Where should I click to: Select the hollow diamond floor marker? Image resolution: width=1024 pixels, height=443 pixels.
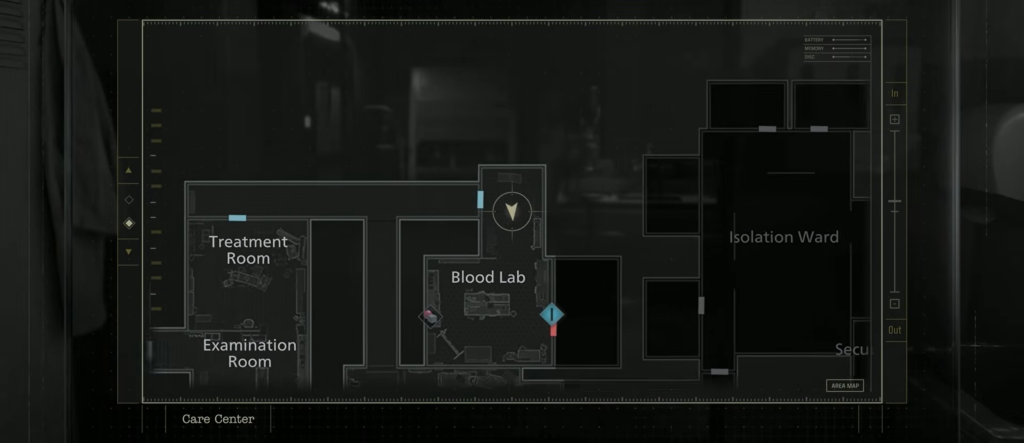point(128,199)
